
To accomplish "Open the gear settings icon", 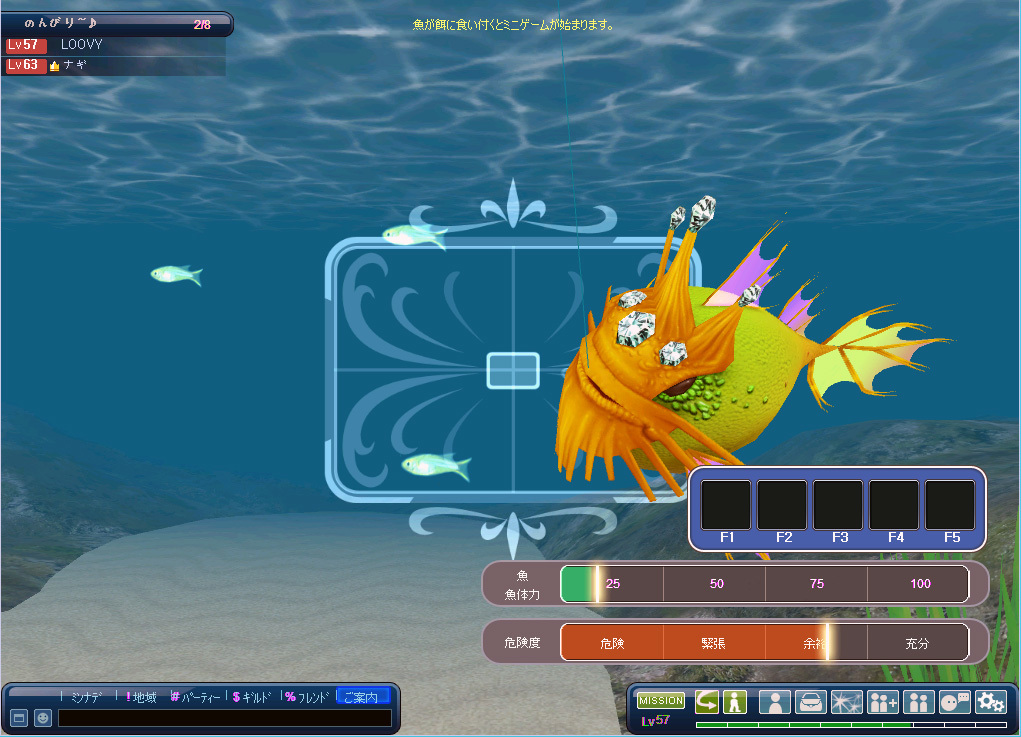I will pyautogui.click(x=990, y=702).
